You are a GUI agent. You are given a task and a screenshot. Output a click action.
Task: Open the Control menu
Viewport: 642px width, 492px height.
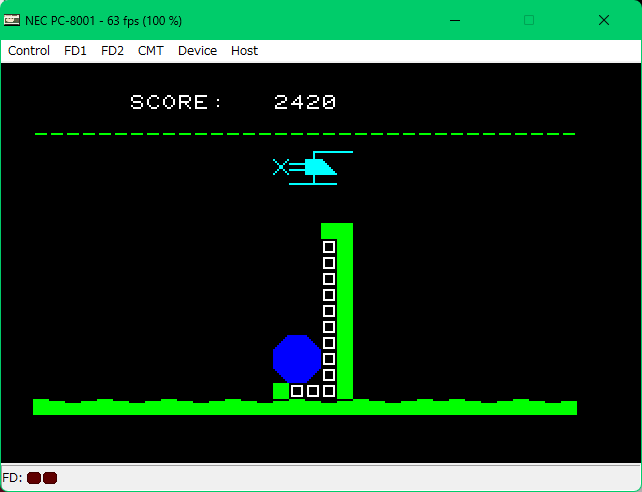coord(29,51)
